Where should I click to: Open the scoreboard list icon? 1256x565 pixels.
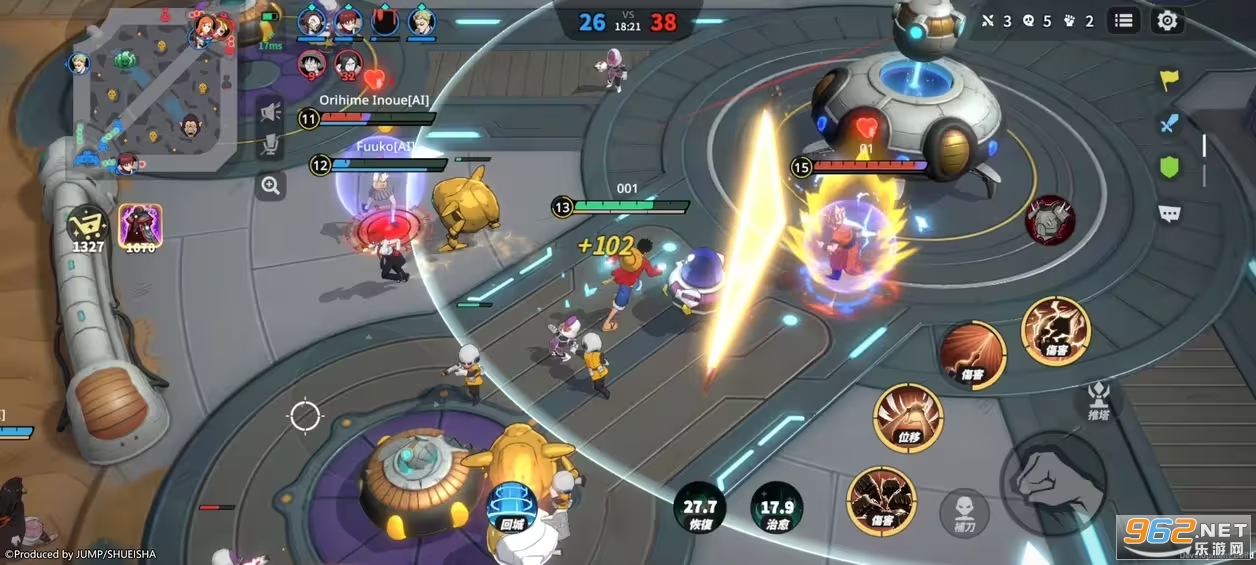coord(1124,20)
